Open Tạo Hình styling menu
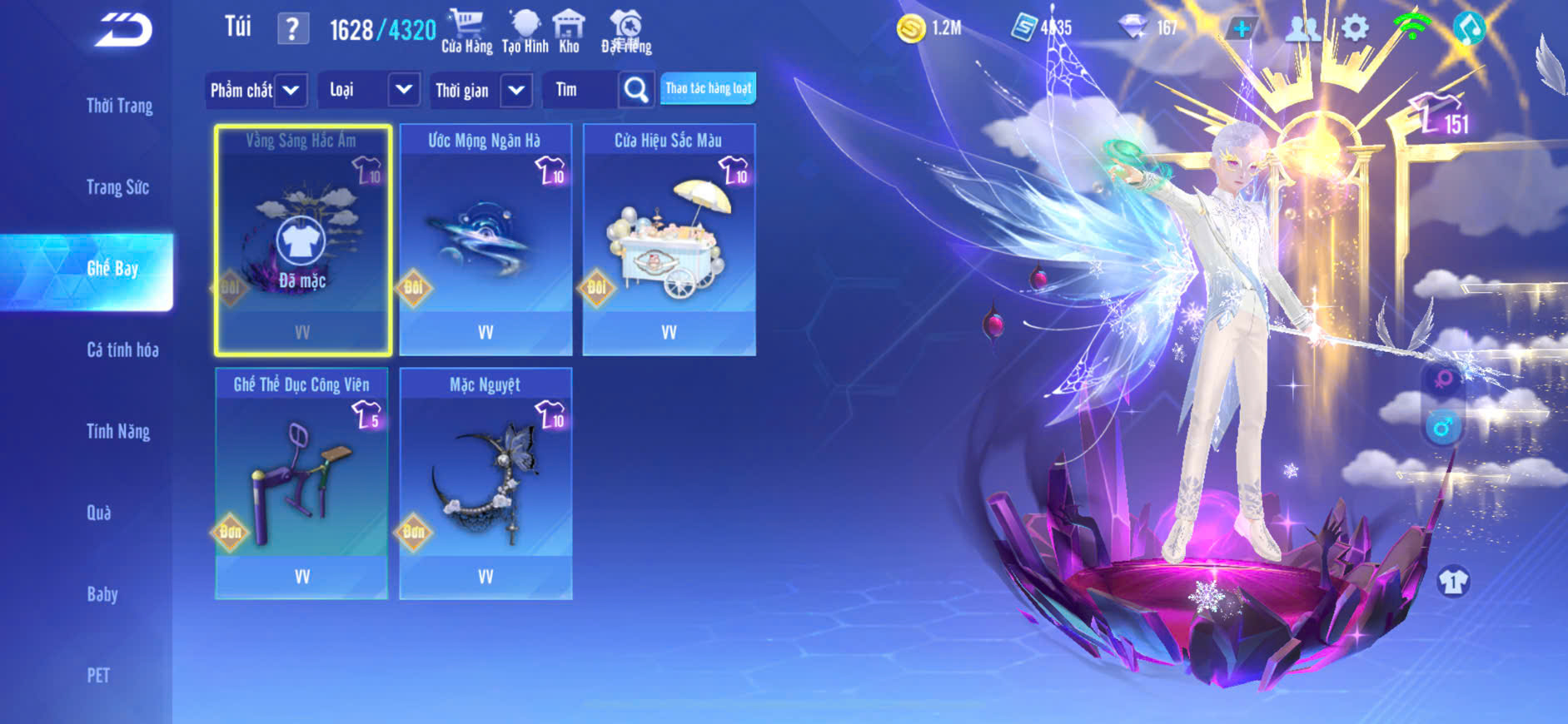This screenshot has height=724, width=1568. point(525,32)
